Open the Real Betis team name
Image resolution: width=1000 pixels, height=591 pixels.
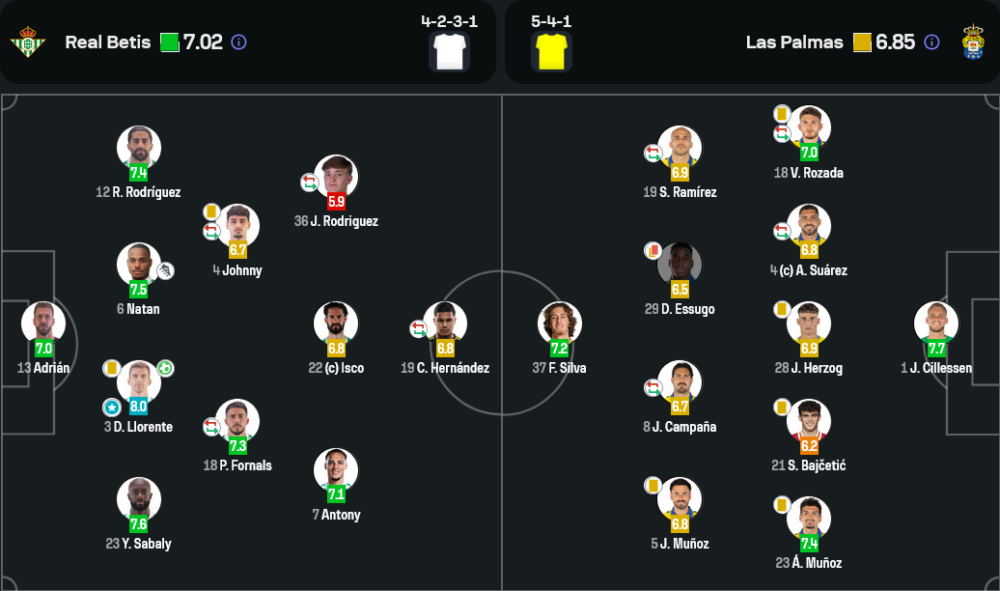tap(108, 42)
